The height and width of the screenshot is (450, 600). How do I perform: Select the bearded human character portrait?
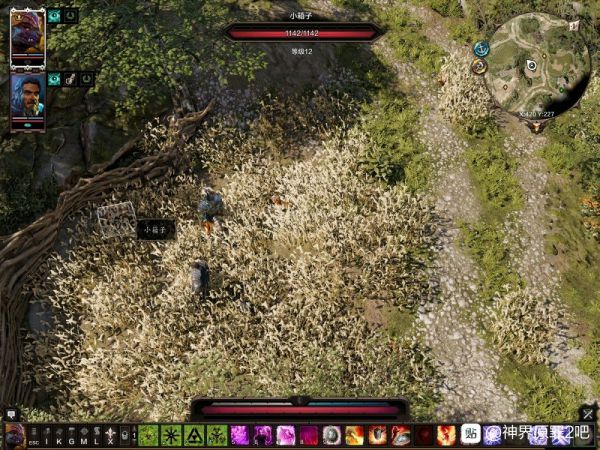coord(27,97)
